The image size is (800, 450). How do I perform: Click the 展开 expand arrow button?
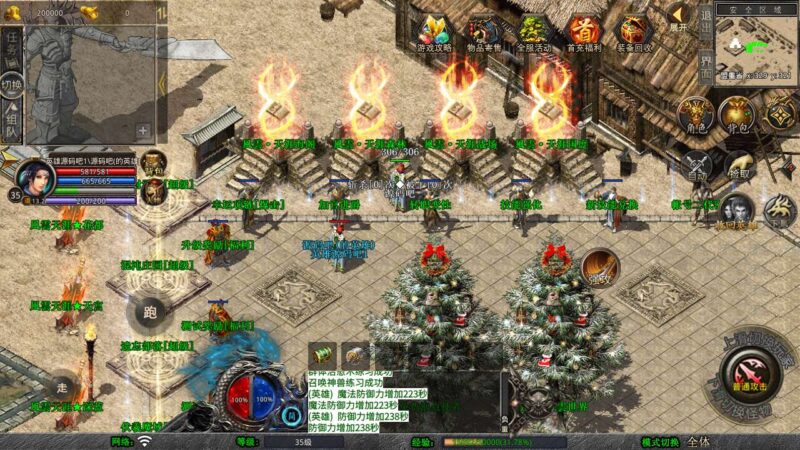(x=679, y=17)
